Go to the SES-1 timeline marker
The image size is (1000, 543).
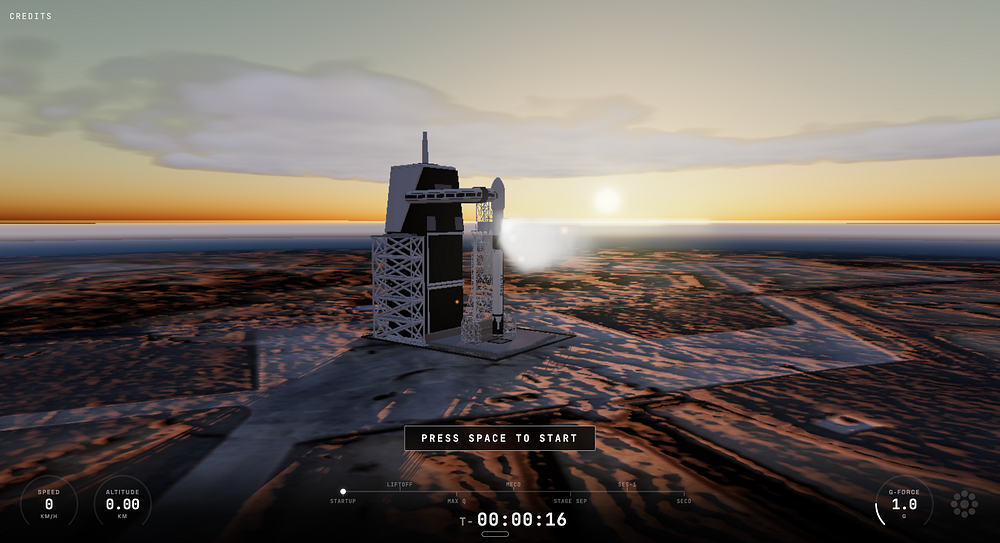(x=627, y=491)
